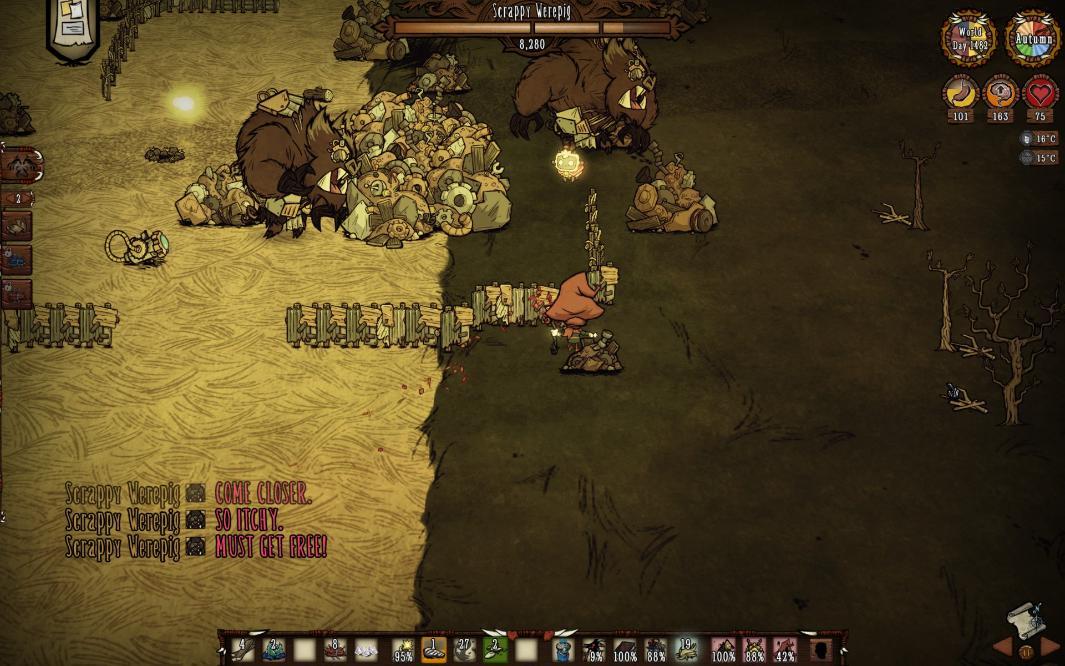
Task: Select the hotbar stack of 8
Action: [335, 650]
